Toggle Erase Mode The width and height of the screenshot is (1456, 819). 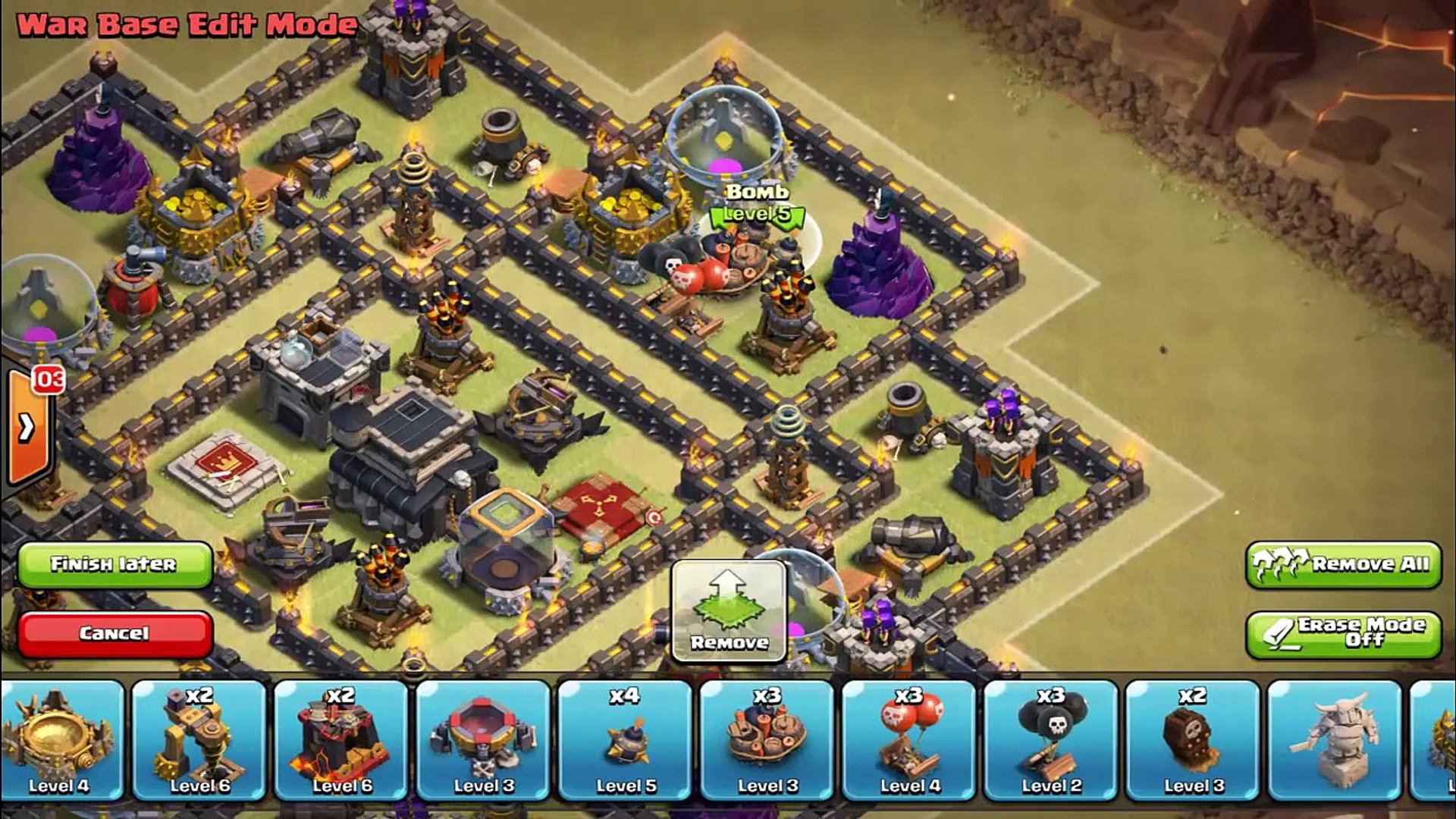[x=1343, y=633]
